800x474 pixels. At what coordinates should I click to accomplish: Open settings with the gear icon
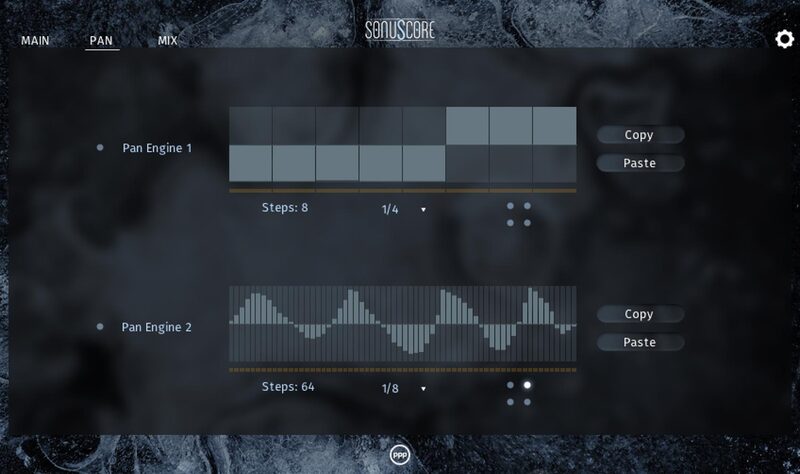785,39
